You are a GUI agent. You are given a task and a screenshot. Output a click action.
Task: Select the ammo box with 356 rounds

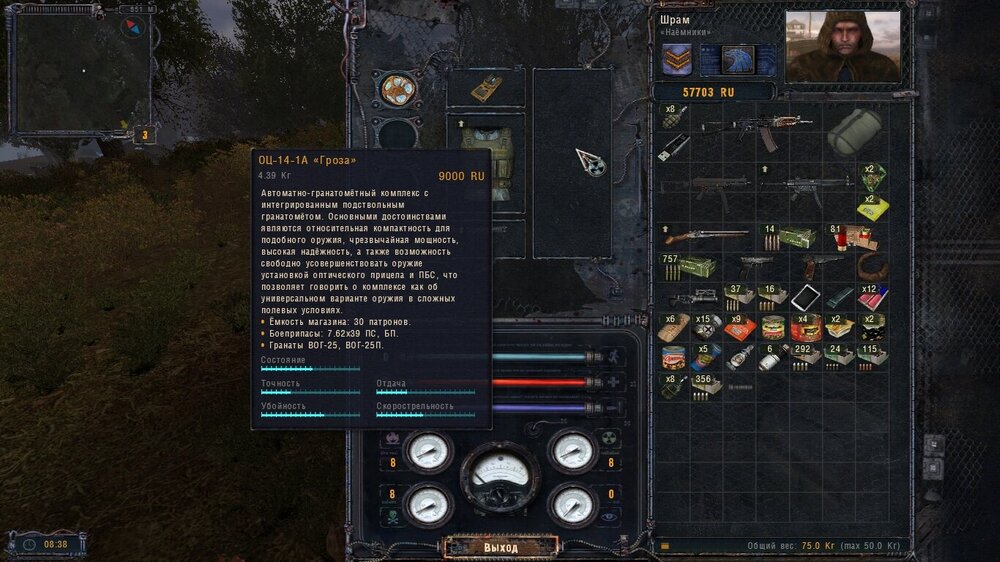pos(706,385)
